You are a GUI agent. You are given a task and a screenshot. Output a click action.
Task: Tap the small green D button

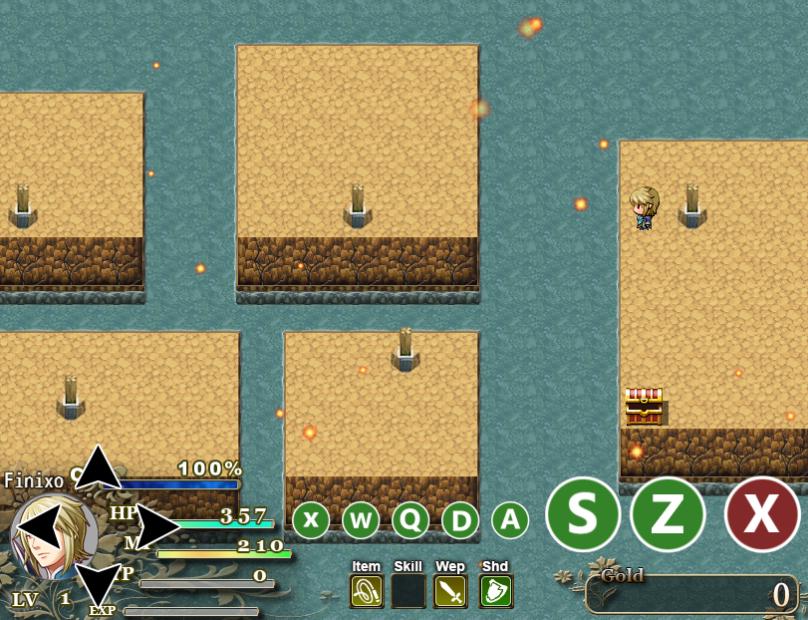[x=460, y=520]
